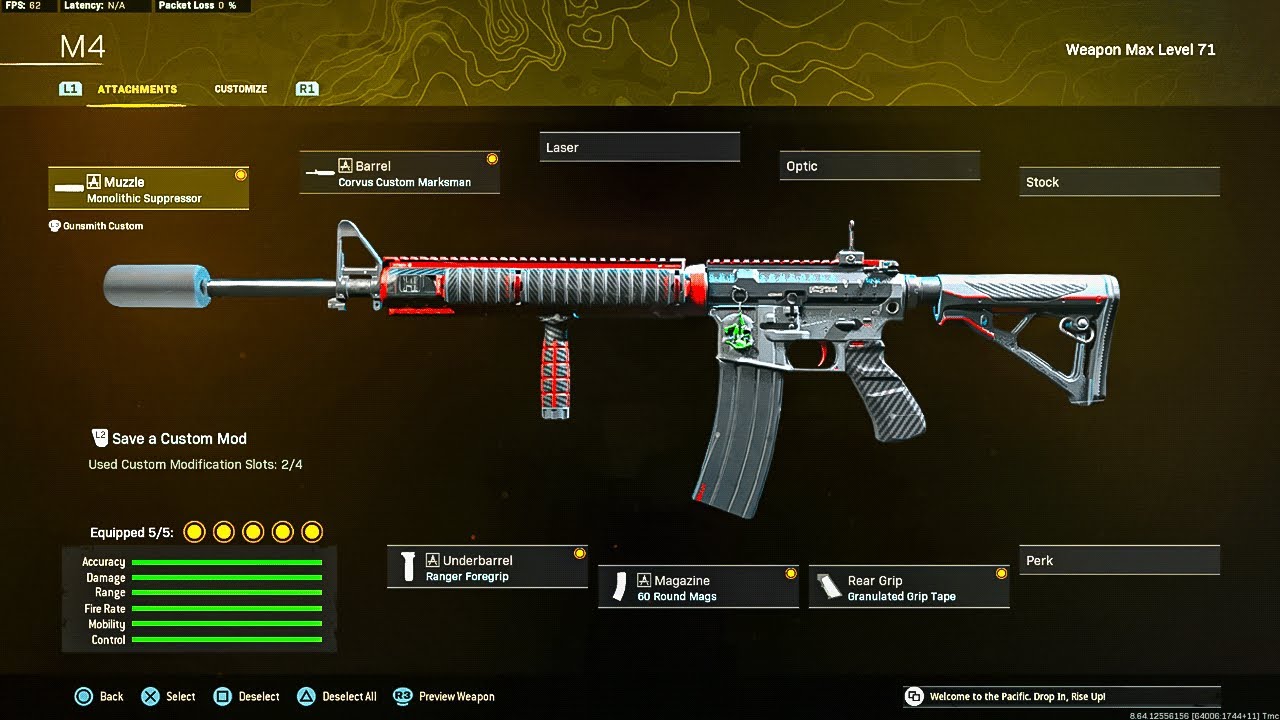Open the empty Optic slot

point(879,166)
